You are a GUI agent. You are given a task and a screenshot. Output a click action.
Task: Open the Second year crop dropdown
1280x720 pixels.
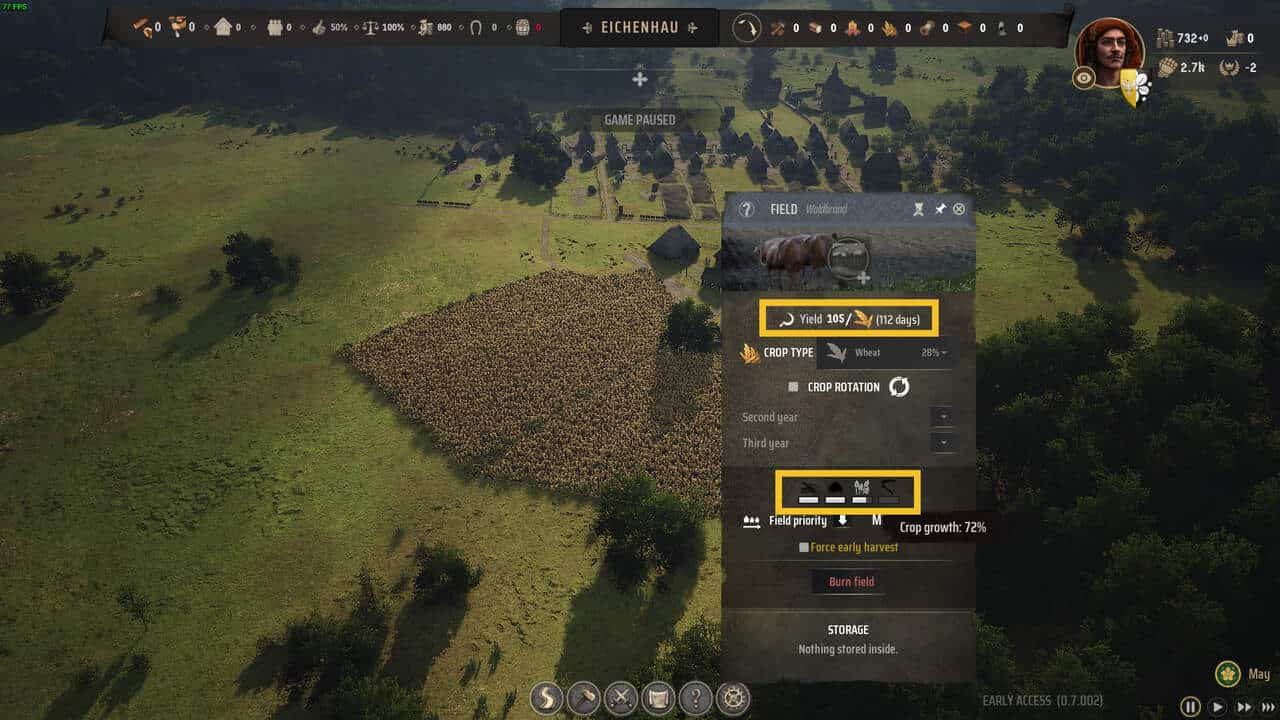point(942,417)
